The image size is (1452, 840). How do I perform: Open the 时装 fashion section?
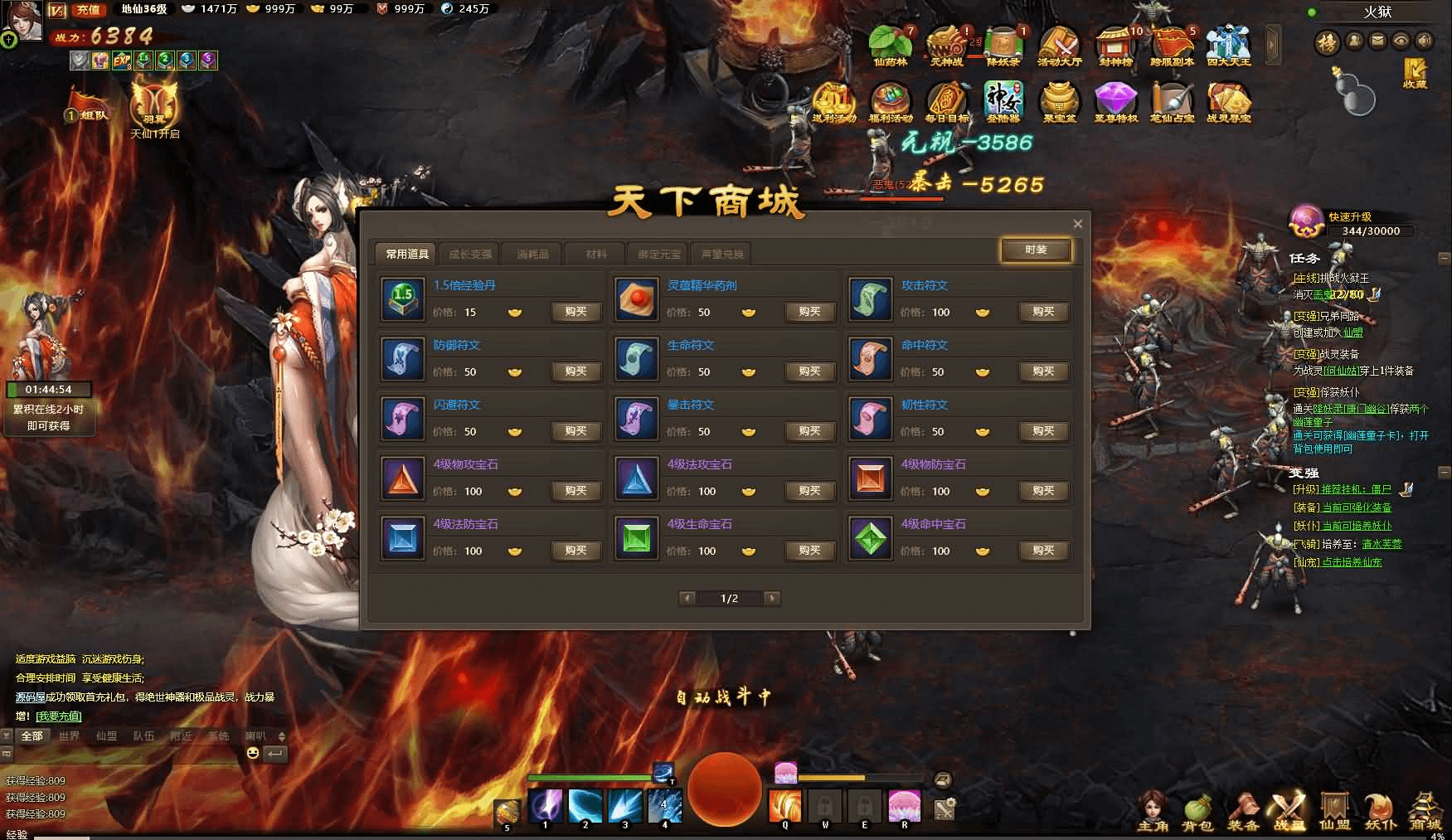pos(1036,250)
